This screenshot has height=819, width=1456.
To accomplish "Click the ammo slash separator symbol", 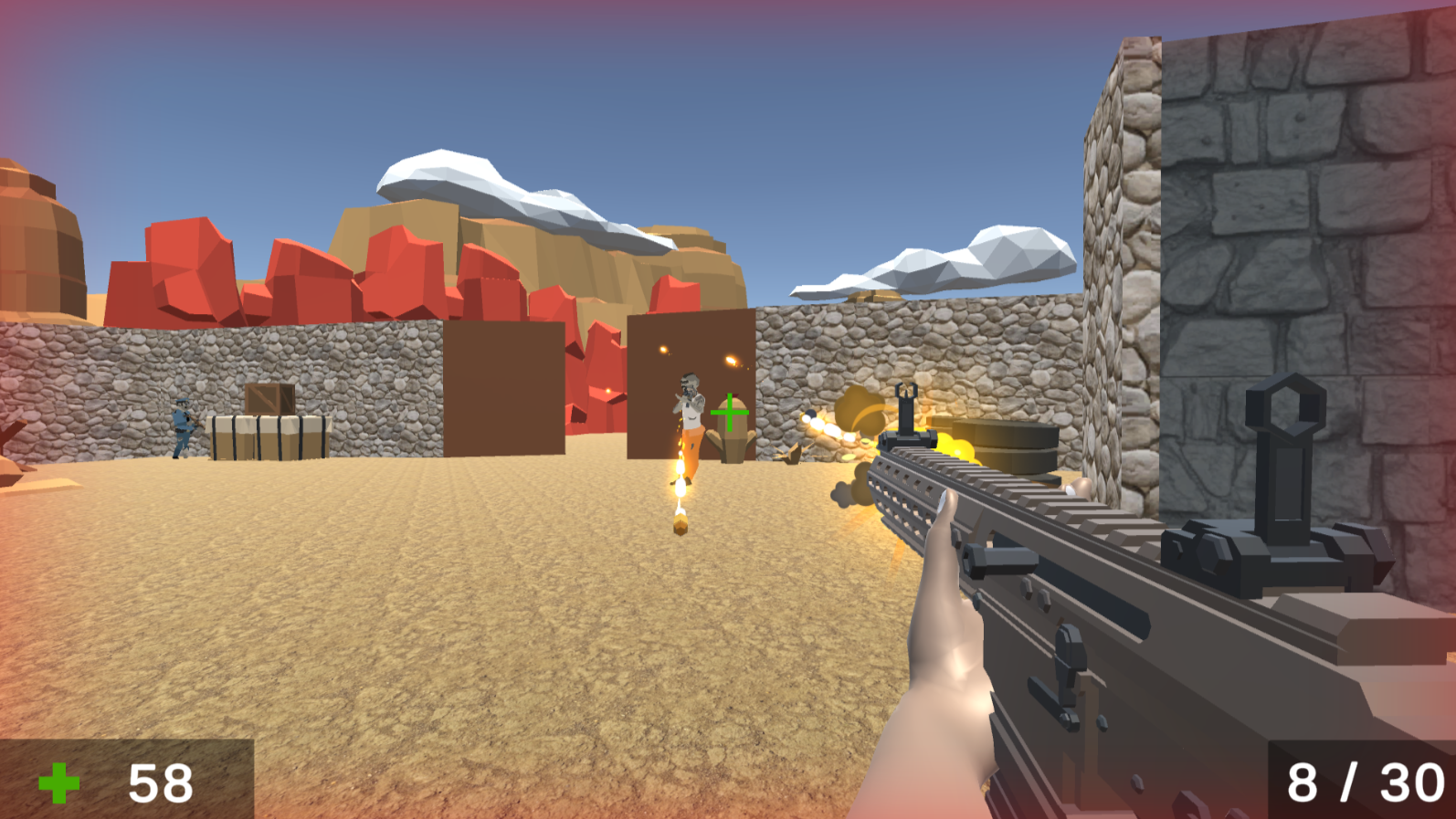I will click(1351, 781).
